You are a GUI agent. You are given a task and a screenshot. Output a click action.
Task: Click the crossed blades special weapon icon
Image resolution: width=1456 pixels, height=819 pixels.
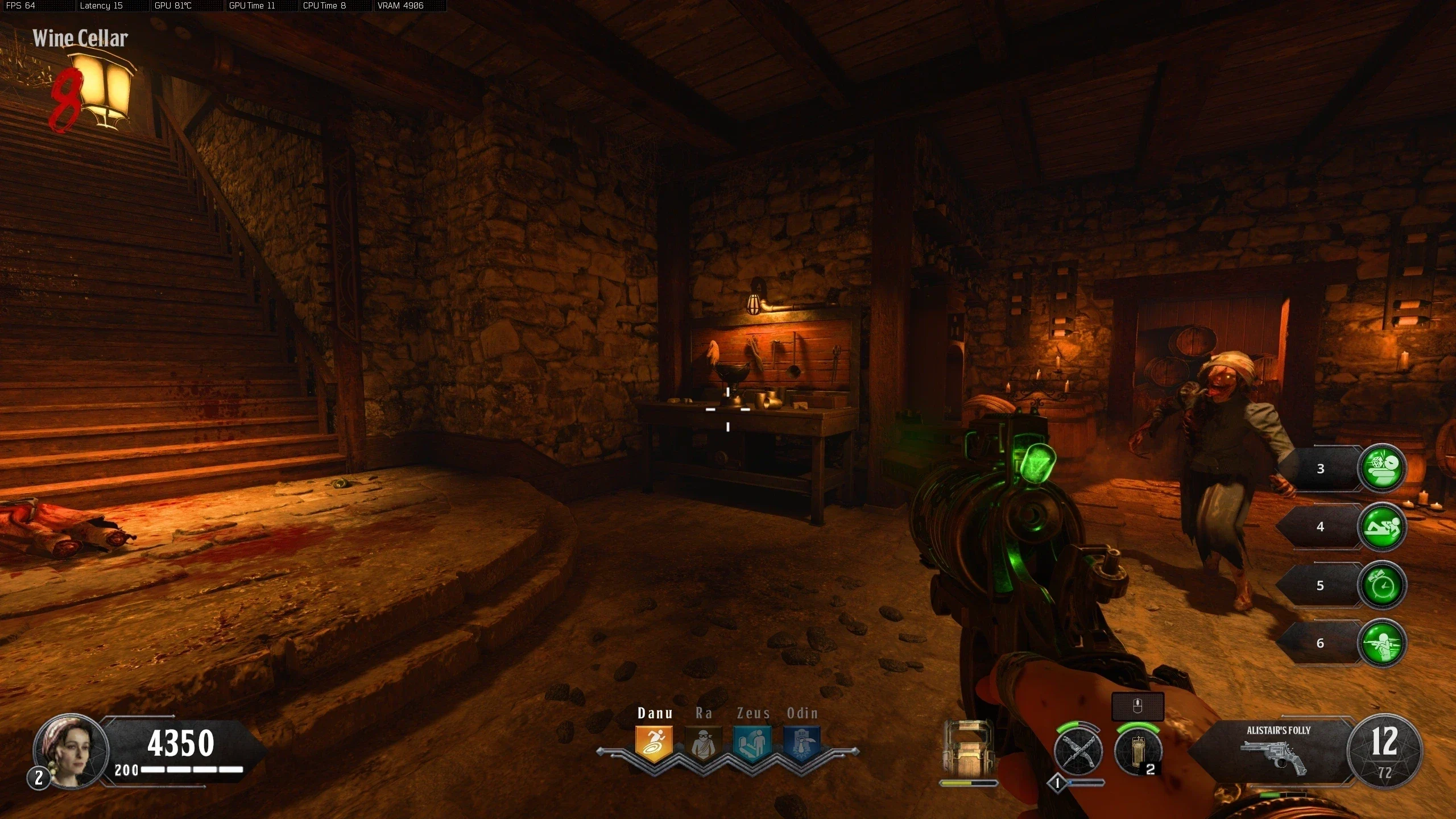coord(1078,752)
